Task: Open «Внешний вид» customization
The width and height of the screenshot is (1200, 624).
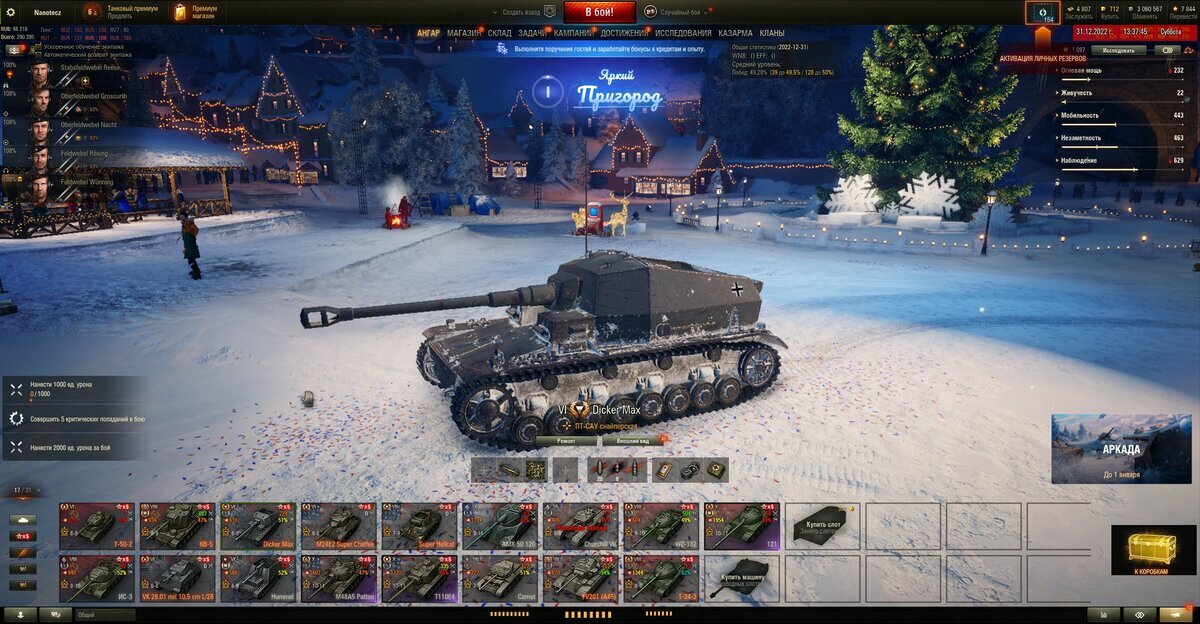Action: point(633,440)
